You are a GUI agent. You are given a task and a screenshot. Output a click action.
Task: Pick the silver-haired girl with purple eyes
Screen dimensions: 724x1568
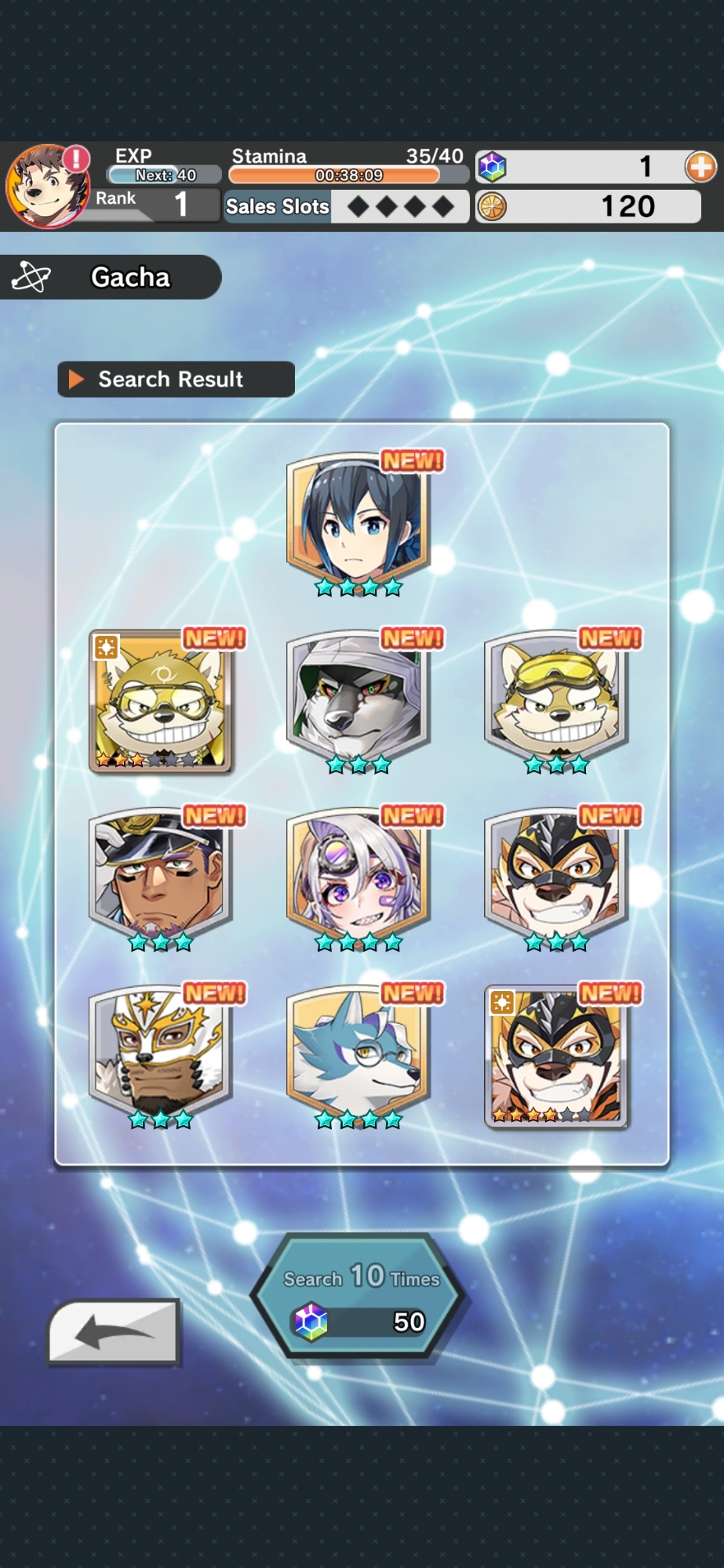pos(358,877)
